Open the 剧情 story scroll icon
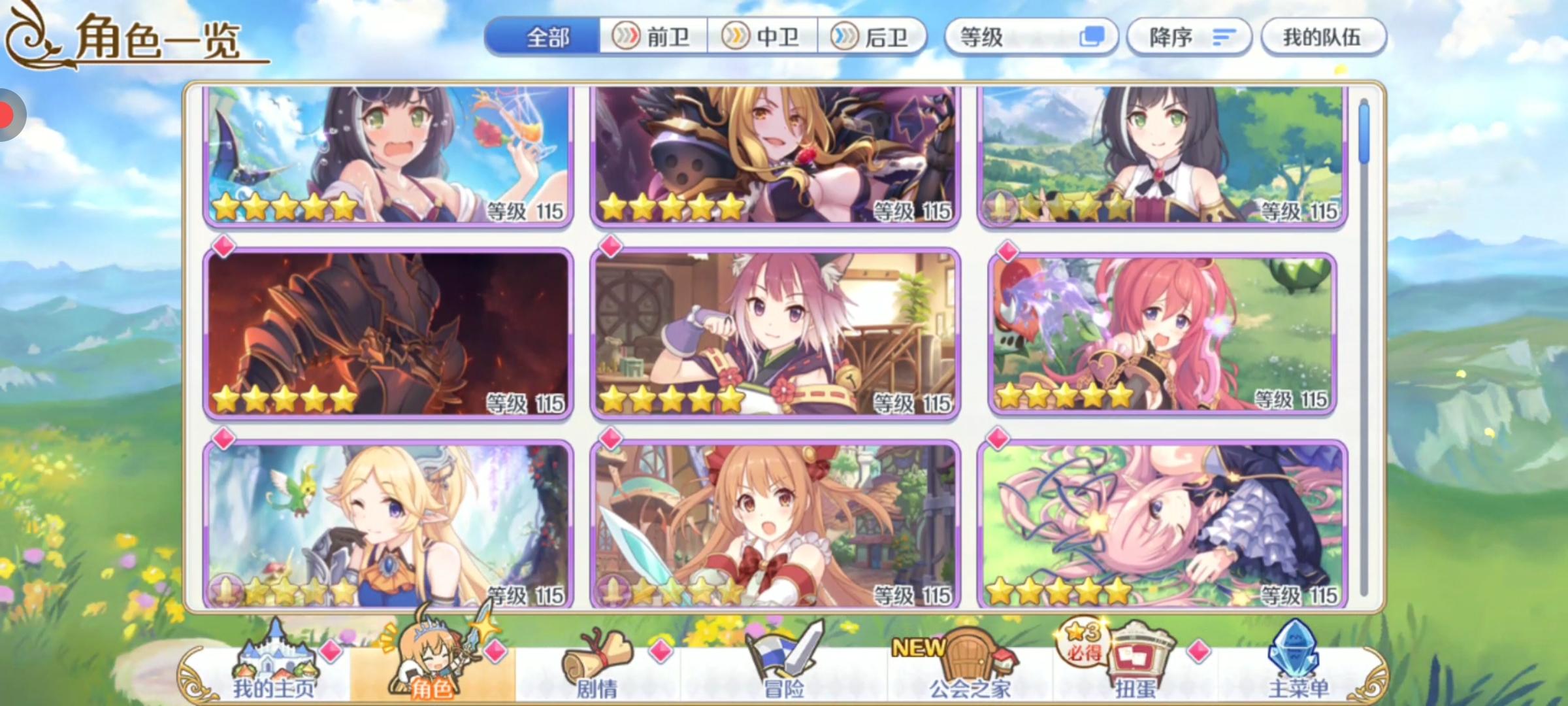The height and width of the screenshot is (706, 1568). pyautogui.click(x=595, y=654)
